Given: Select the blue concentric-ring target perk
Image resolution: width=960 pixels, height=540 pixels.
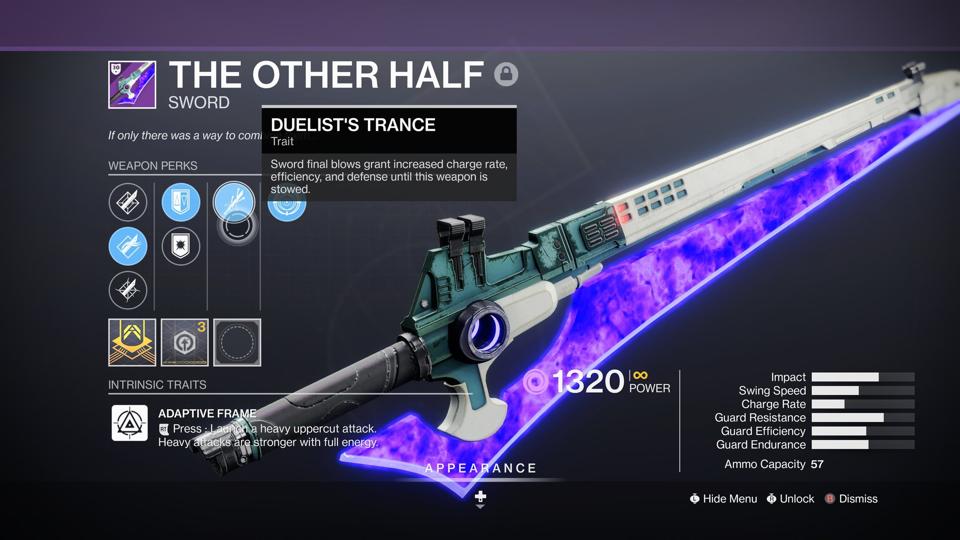Looking at the screenshot, I should [287, 205].
